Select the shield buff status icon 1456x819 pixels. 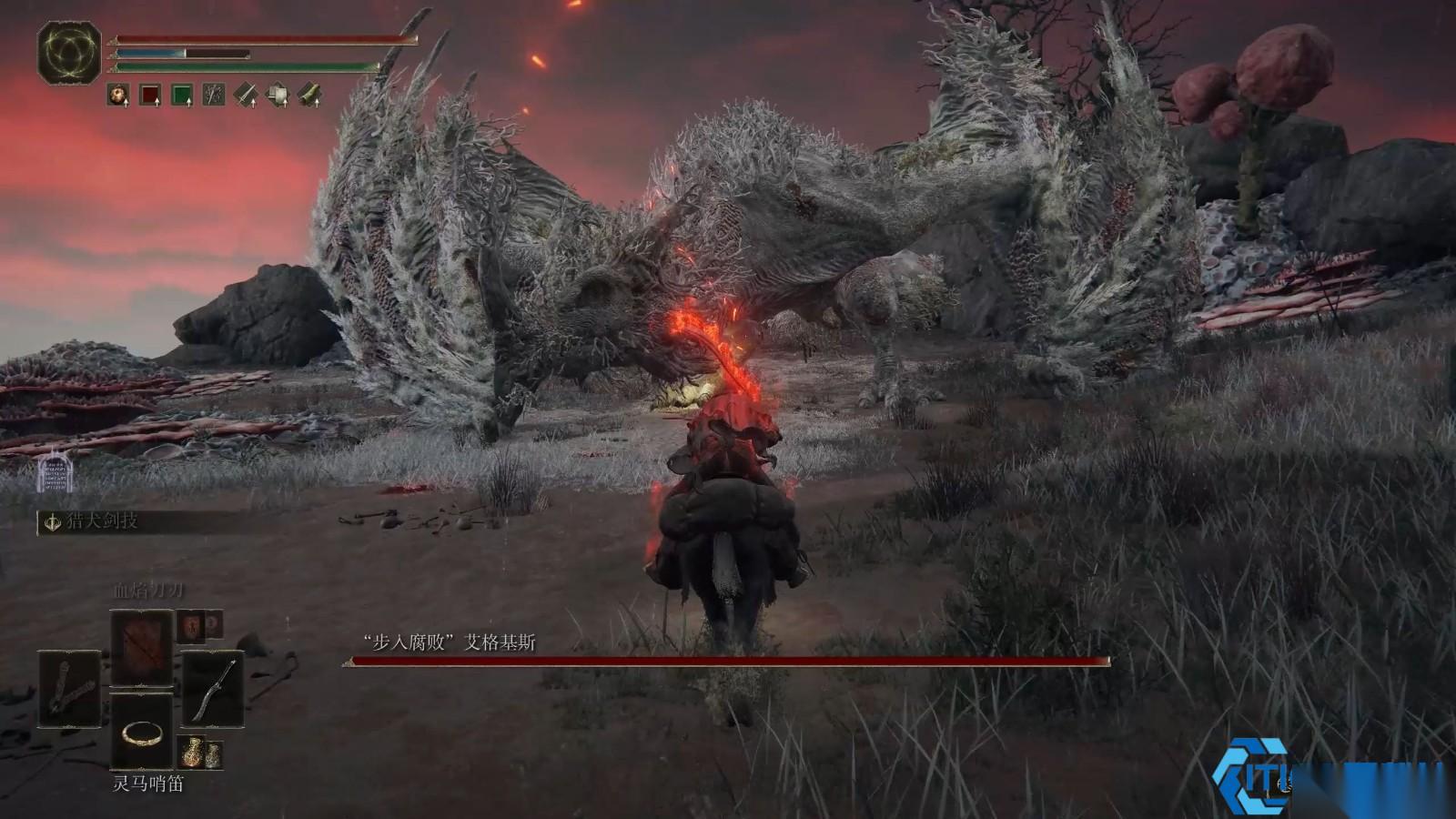[x=278, y=94]
